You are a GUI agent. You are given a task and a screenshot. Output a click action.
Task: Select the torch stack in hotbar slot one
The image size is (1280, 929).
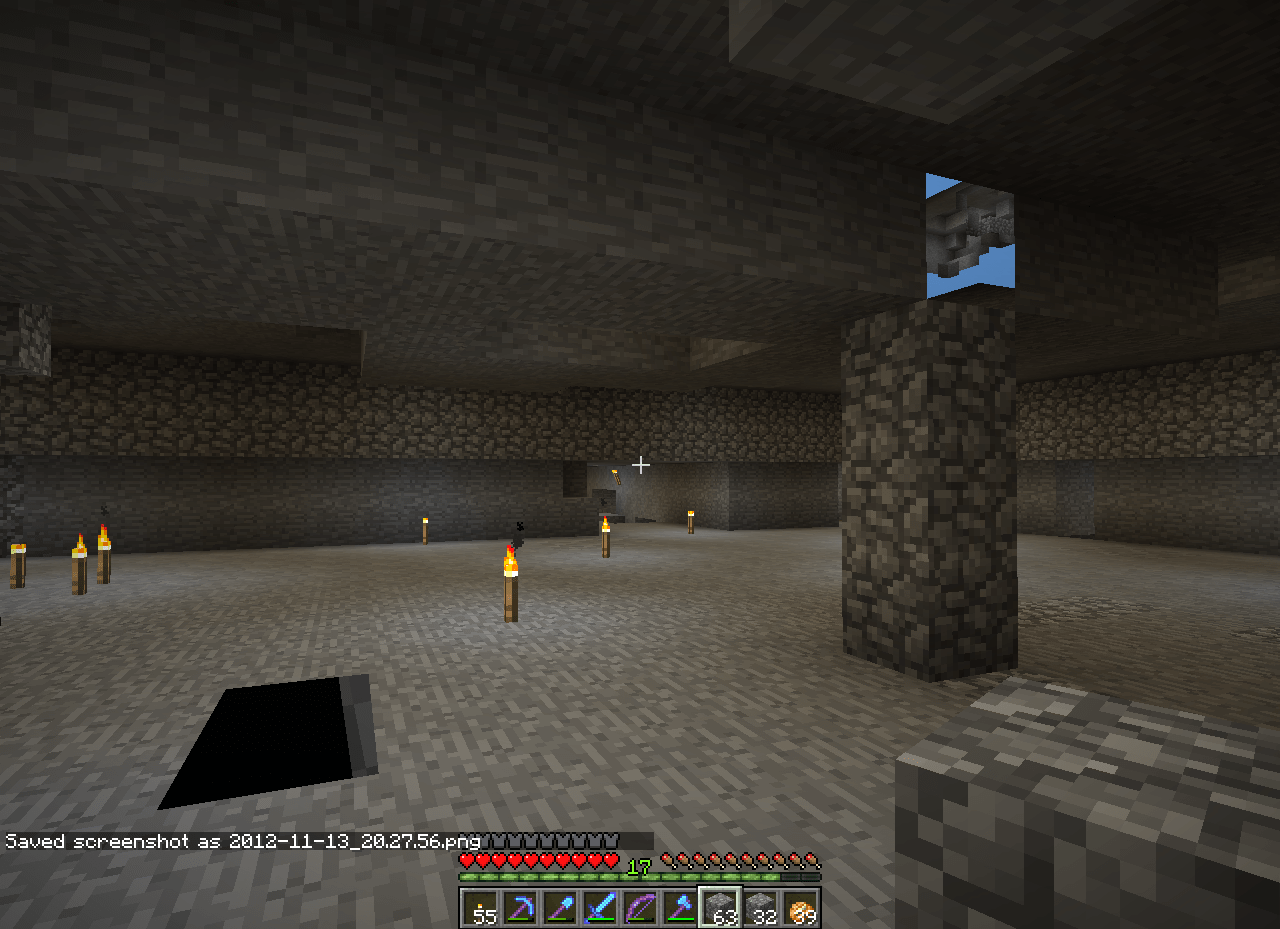pyautogui.click(x=479, y=908)
